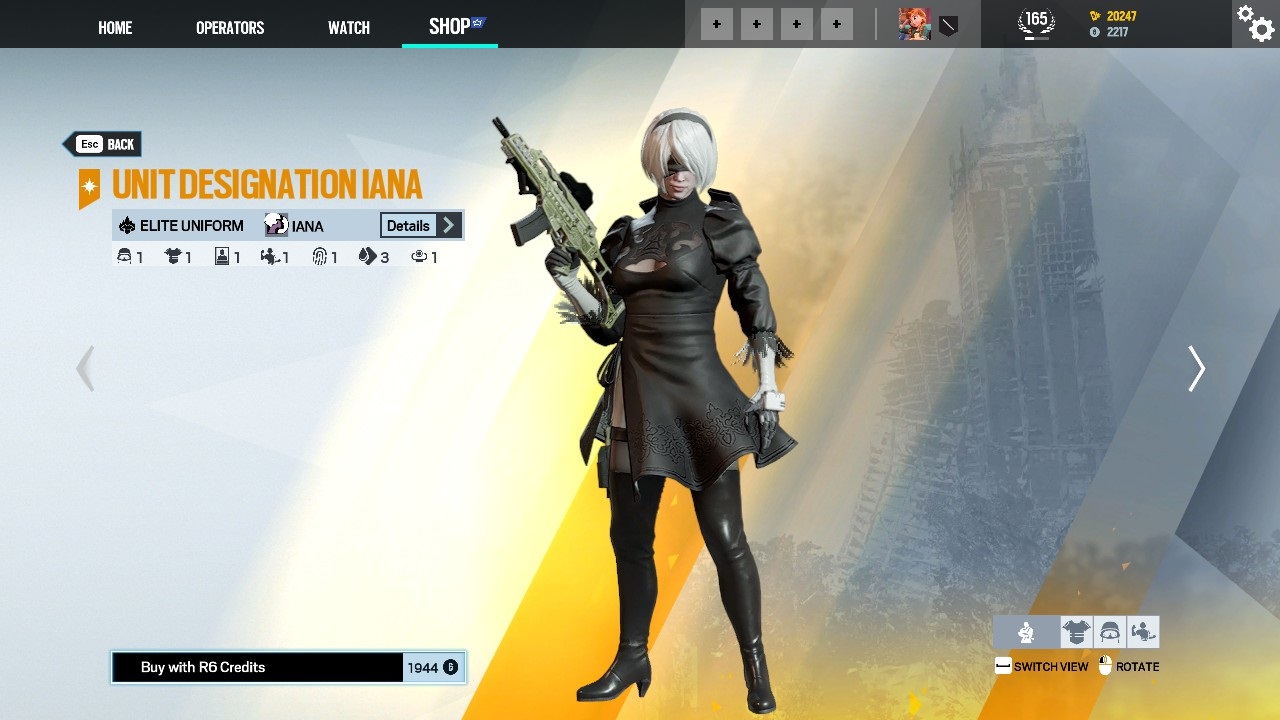Select the full body view icon
The height and width of the screenshot is (720, 1280).
(1026, 631)
